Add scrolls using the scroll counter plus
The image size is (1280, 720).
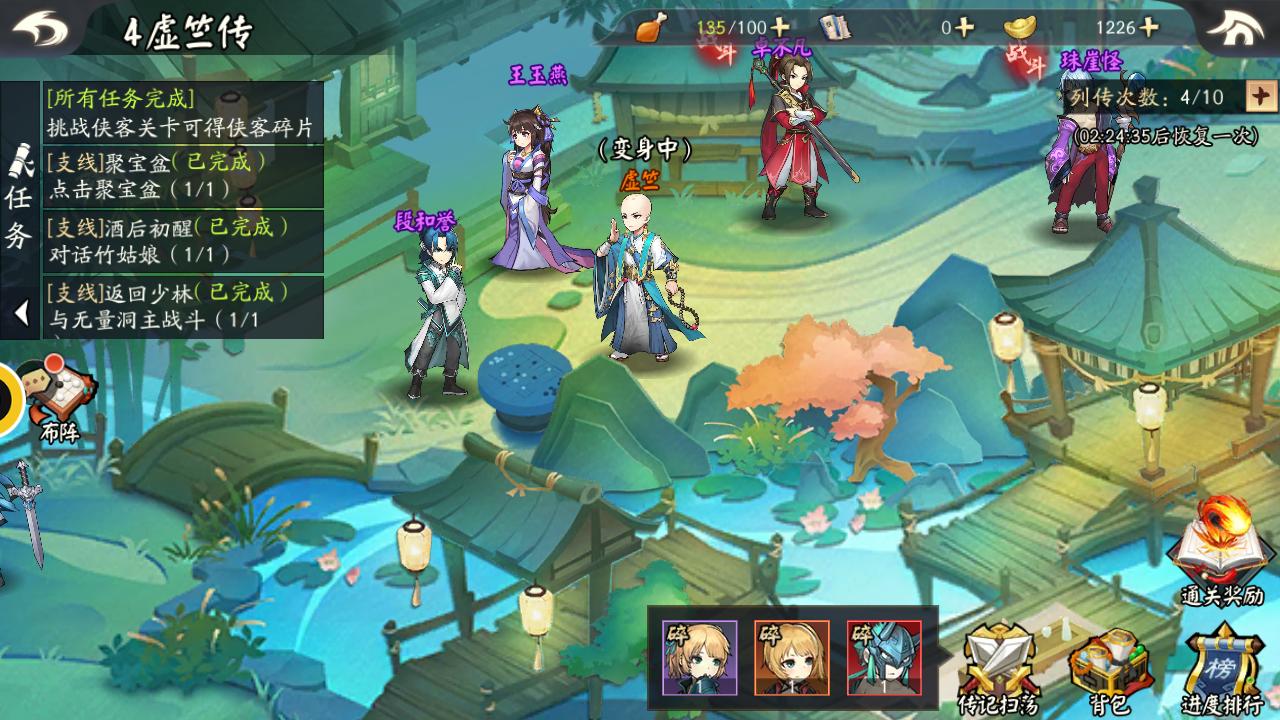point(964,28)
